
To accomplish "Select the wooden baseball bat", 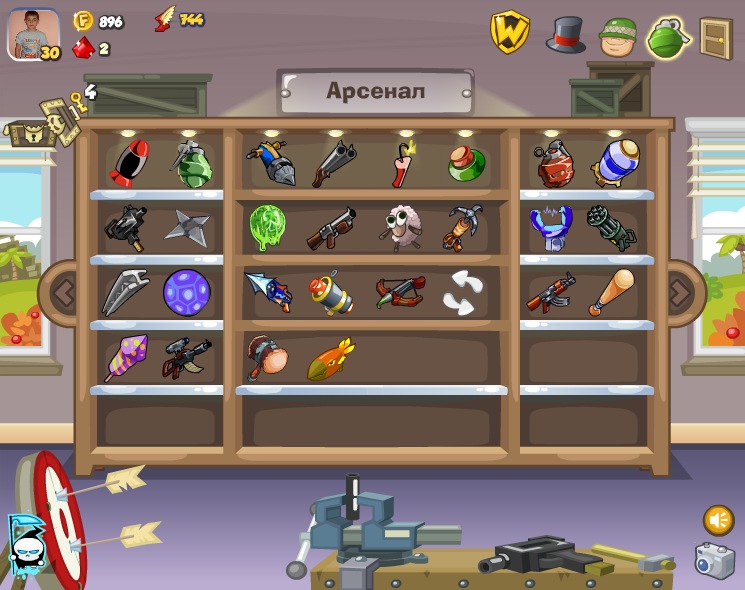I will point(611,292).
